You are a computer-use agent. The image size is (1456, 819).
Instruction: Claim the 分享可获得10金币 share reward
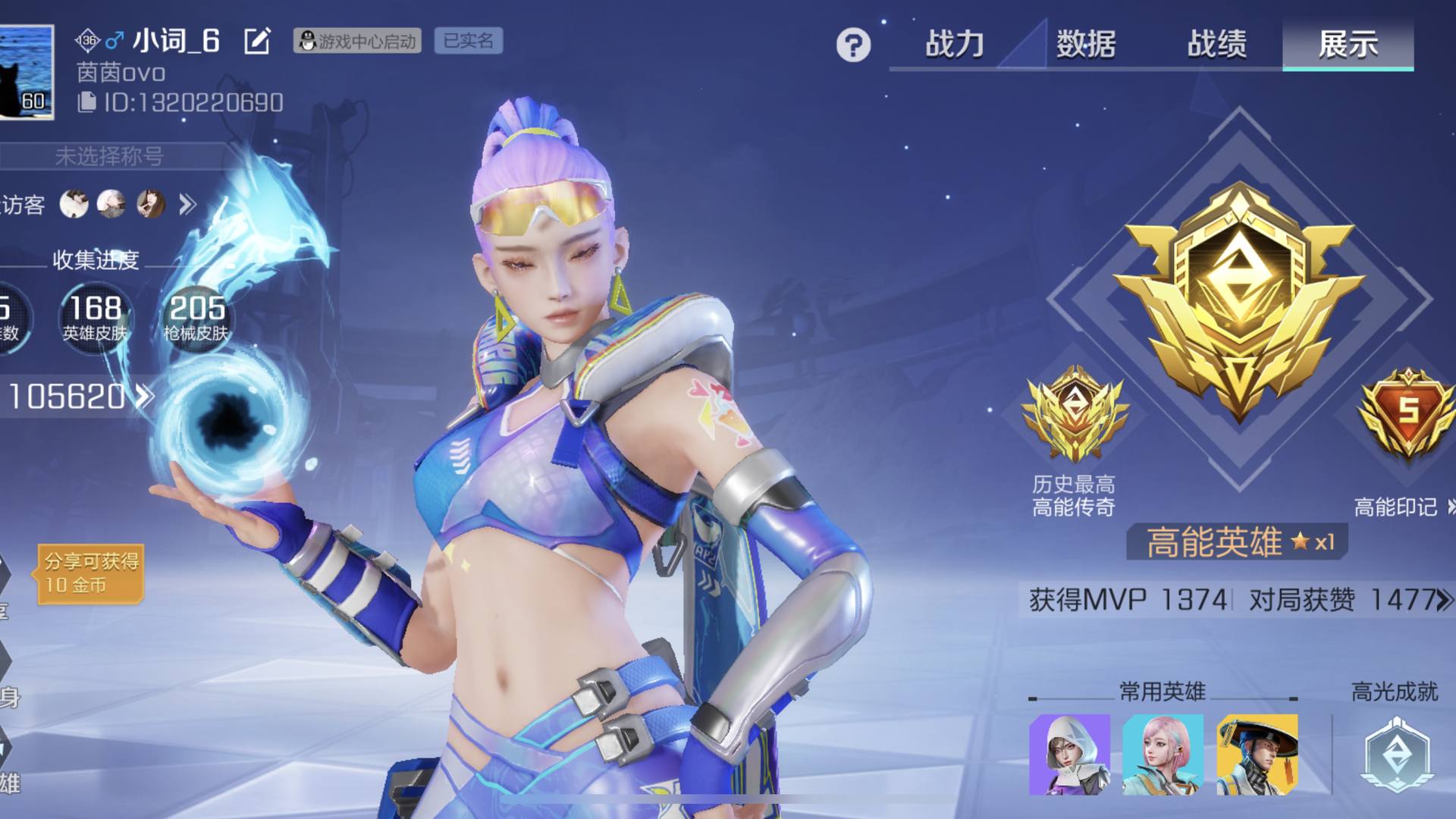tap(91, 573)
